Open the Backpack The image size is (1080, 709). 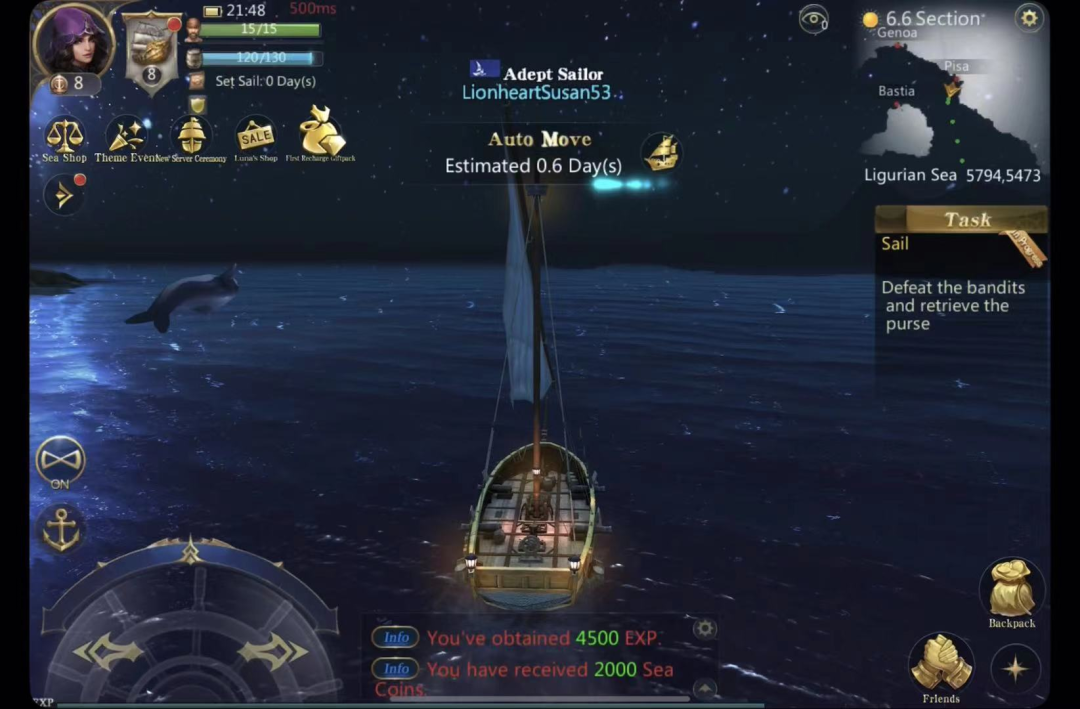1011,590
